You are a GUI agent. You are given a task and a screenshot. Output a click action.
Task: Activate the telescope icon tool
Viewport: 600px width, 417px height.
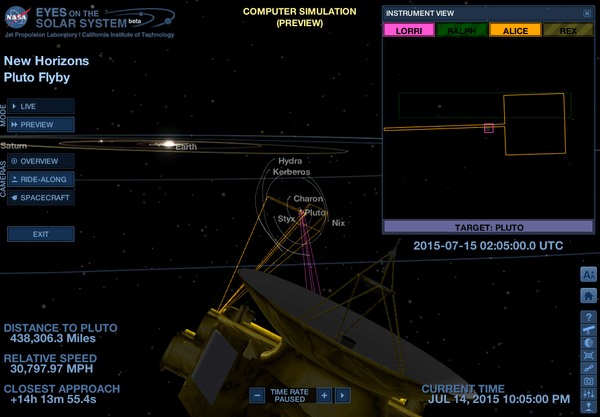pos(588,330)
